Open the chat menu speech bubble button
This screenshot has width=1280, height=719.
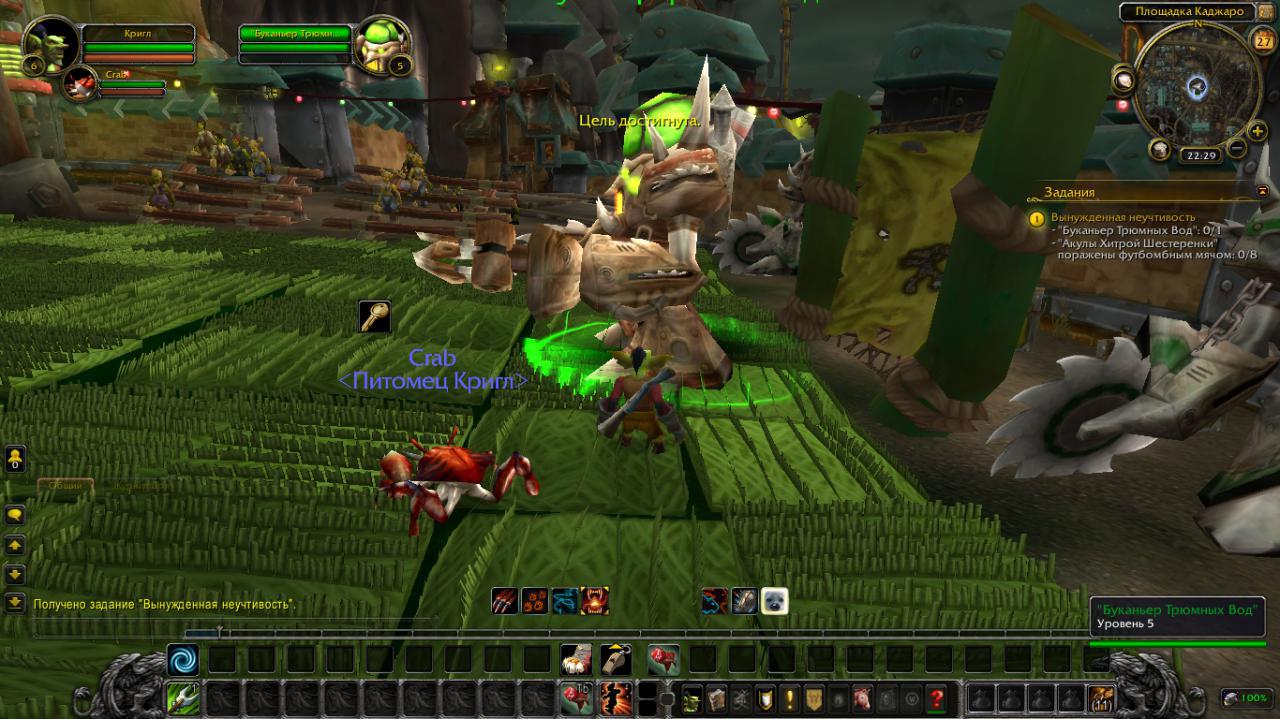tap(15, 515)
